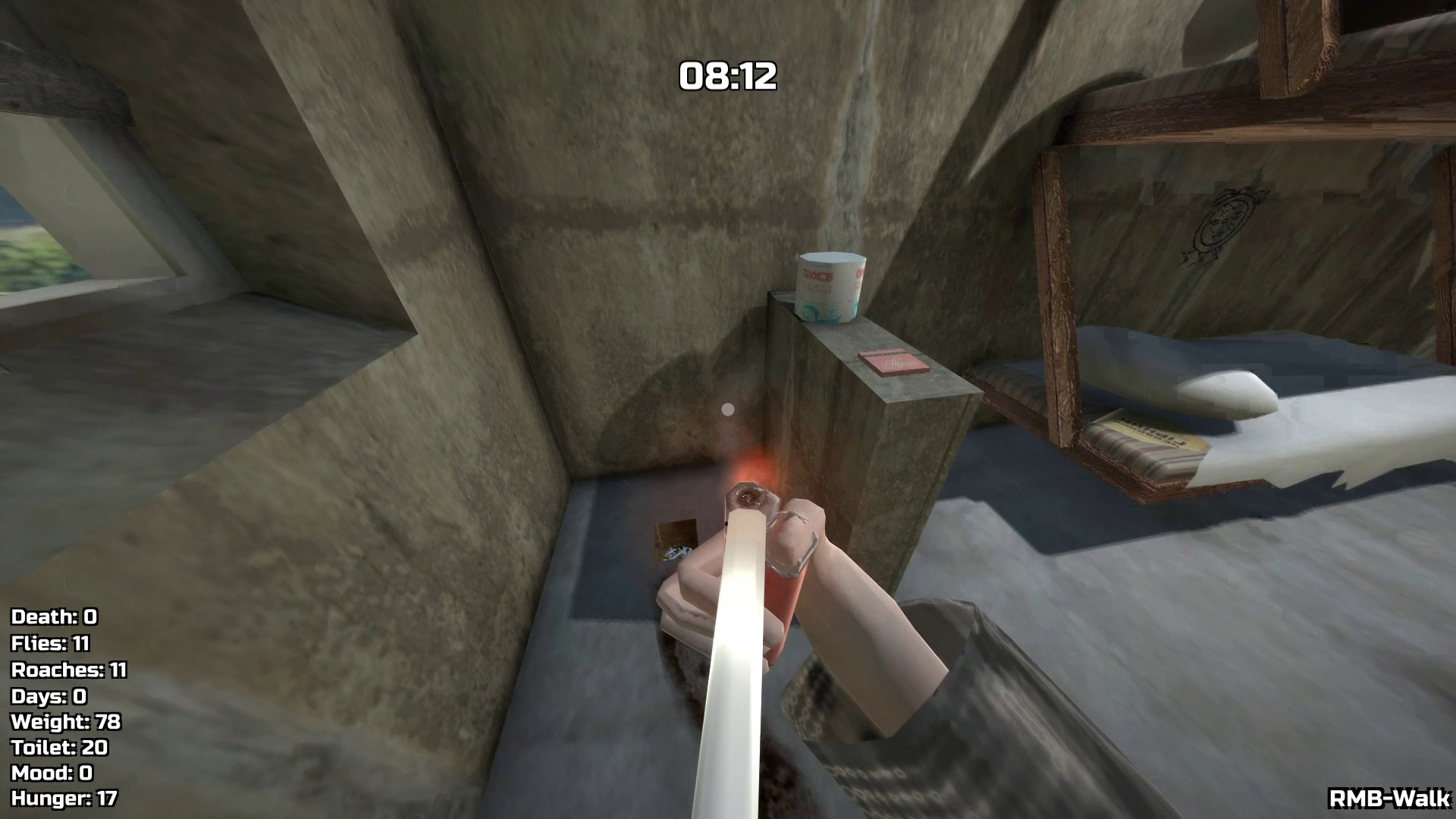
Task: Click the white dot crosshair
Action: [x=729, y=409]
